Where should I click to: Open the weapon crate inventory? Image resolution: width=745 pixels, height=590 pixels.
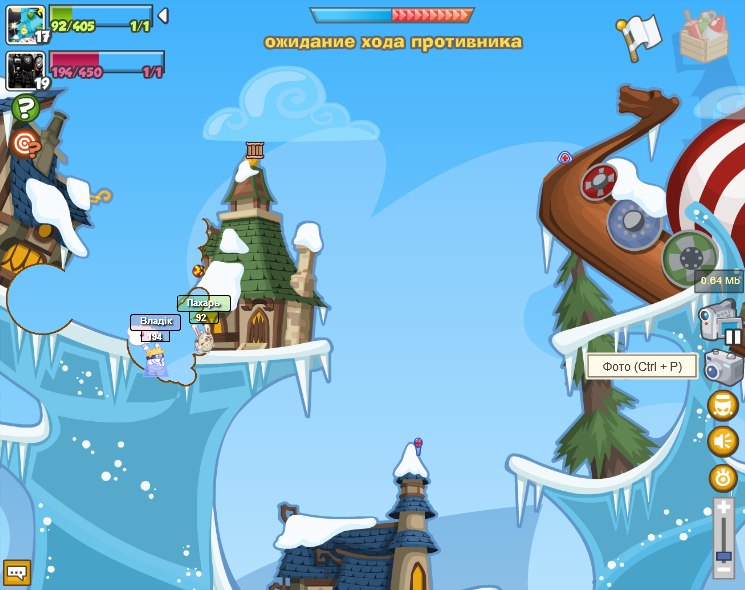coord(703,37)
